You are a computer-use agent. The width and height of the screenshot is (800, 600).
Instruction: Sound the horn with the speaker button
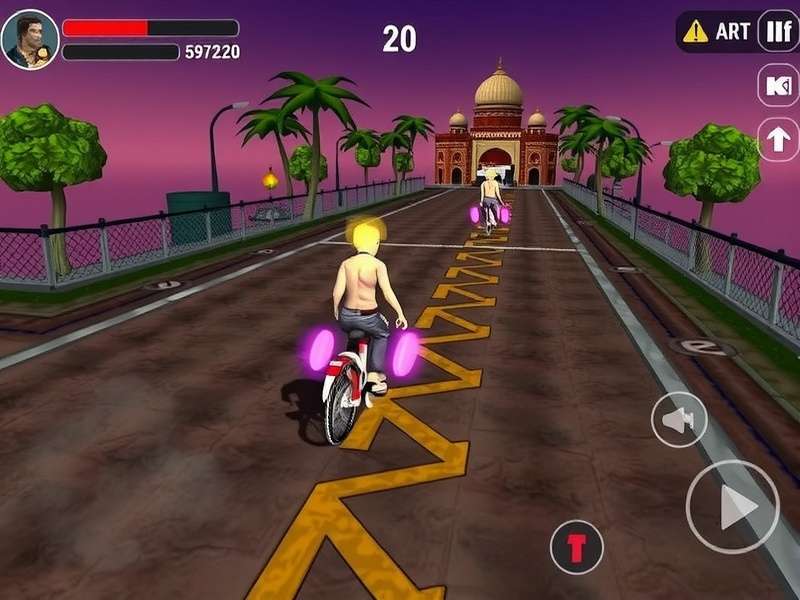(679, 420)
